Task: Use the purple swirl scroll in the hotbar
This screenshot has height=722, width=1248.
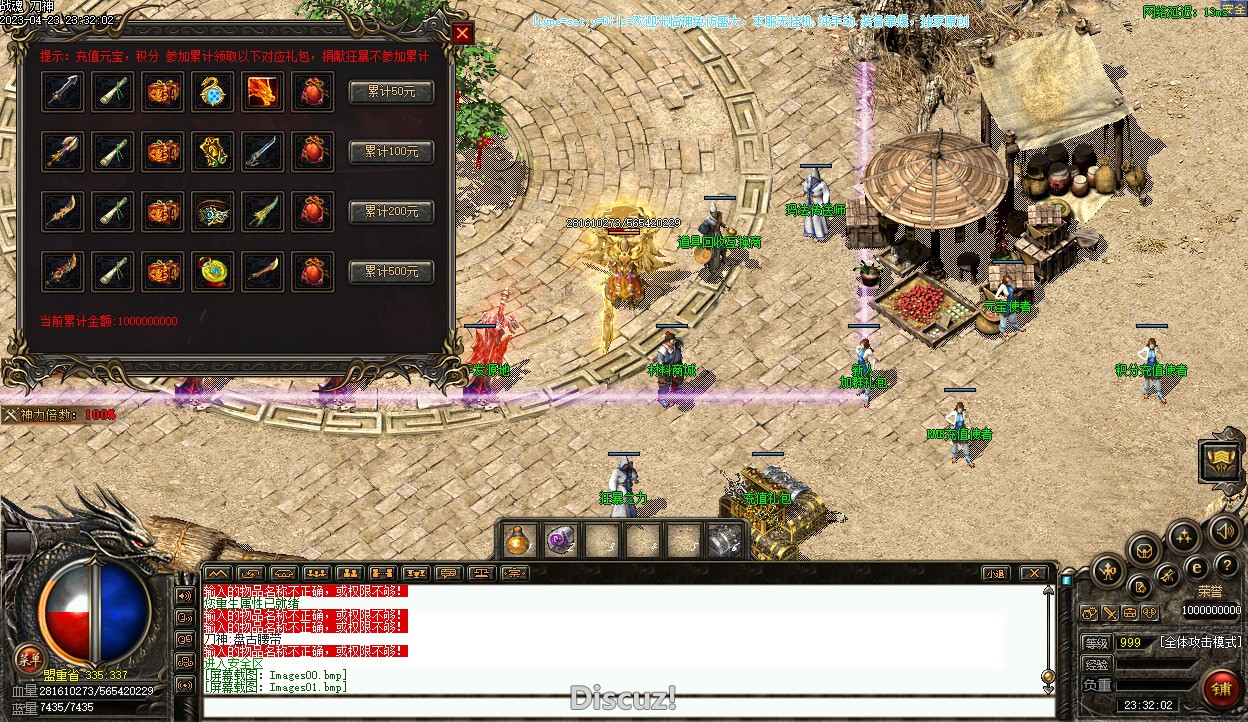Action: (x=560, y=541)
